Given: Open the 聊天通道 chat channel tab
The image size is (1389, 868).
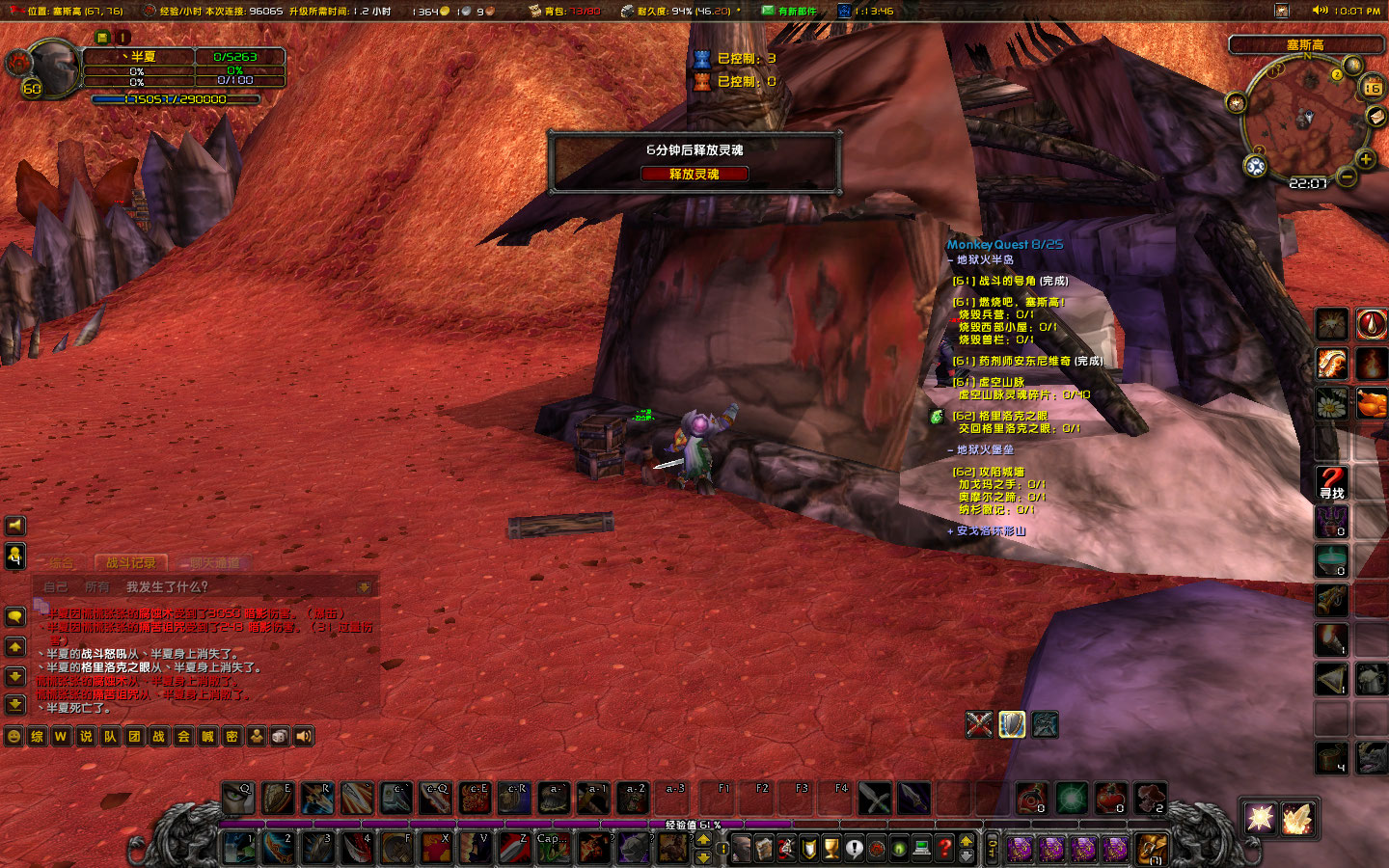Looking at the screenshot, I should (x=214, y=562).
